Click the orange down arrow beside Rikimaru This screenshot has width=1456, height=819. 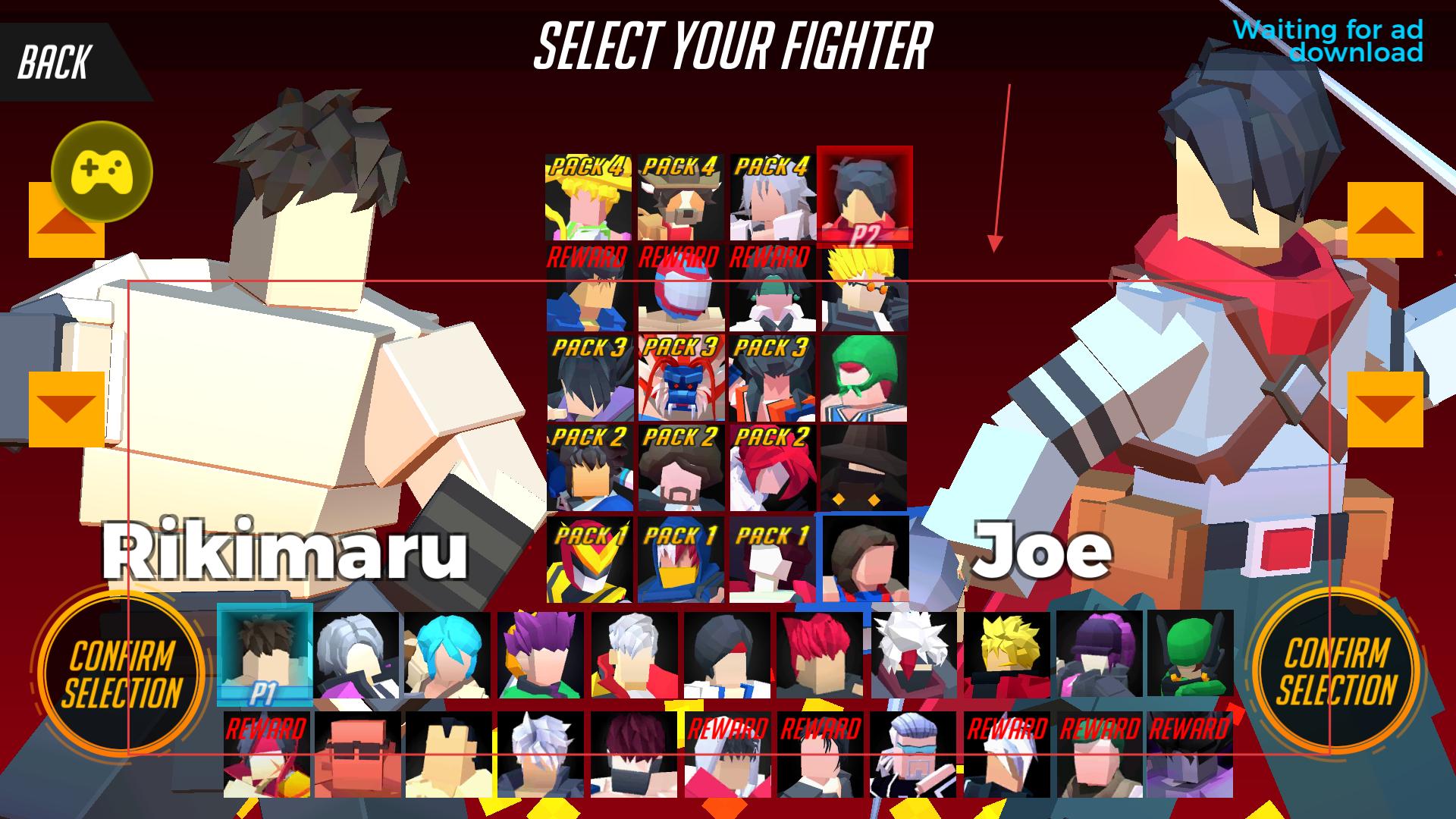click(x=67, y=409)
